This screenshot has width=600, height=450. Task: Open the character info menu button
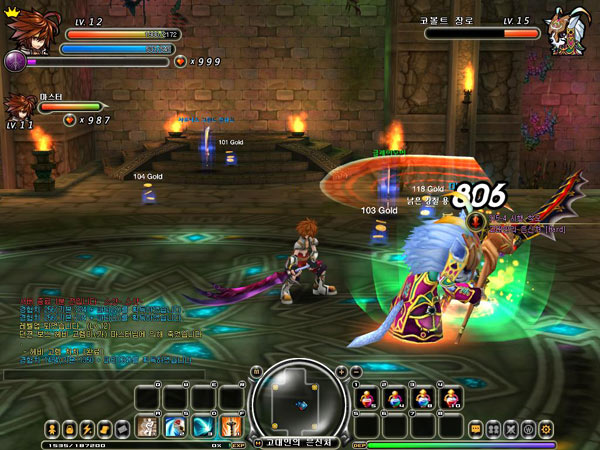click(52, 428)
